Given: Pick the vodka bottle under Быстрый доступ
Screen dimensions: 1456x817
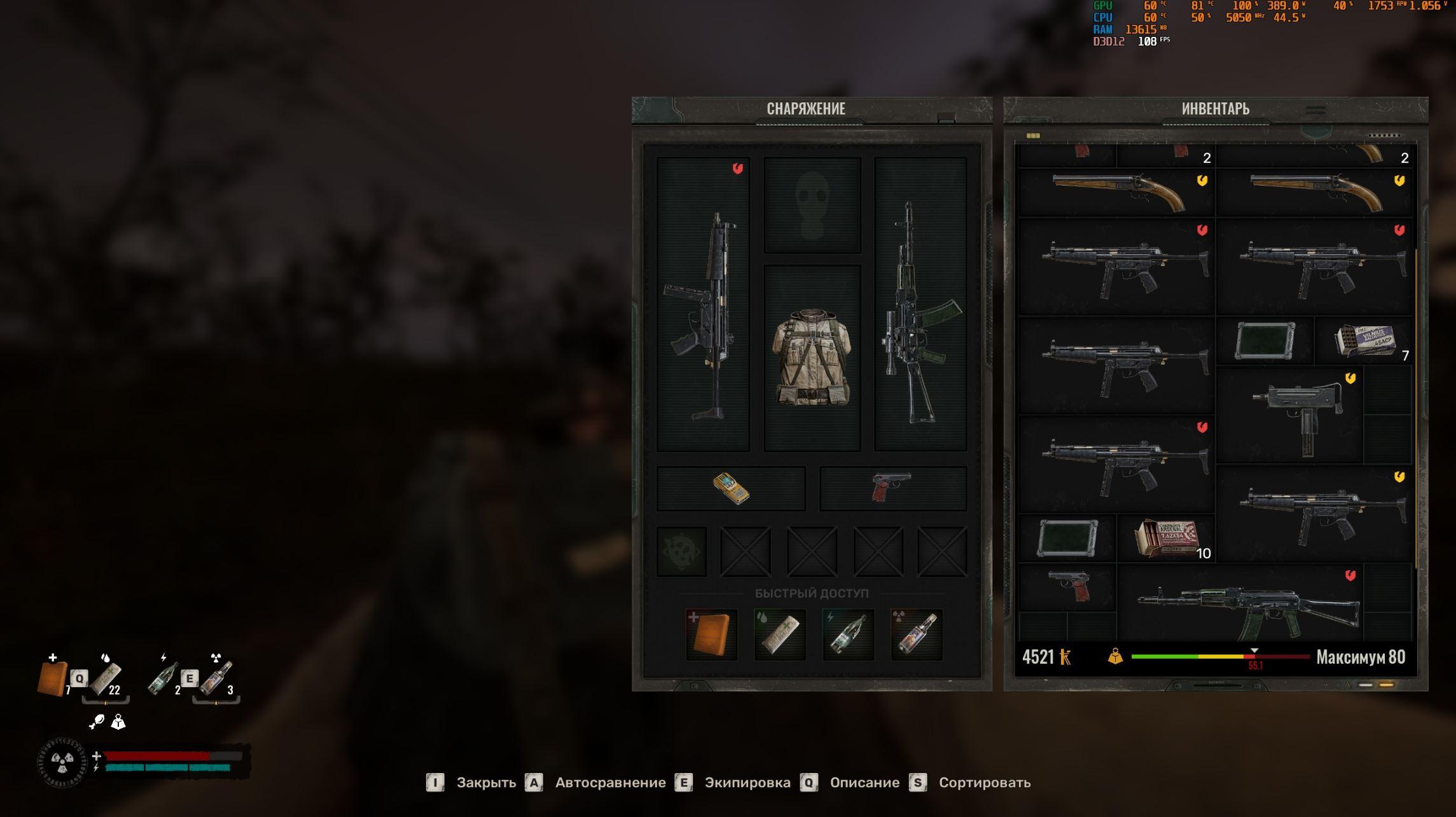Looking at the screenshot, I should click(x=917, y=634).
